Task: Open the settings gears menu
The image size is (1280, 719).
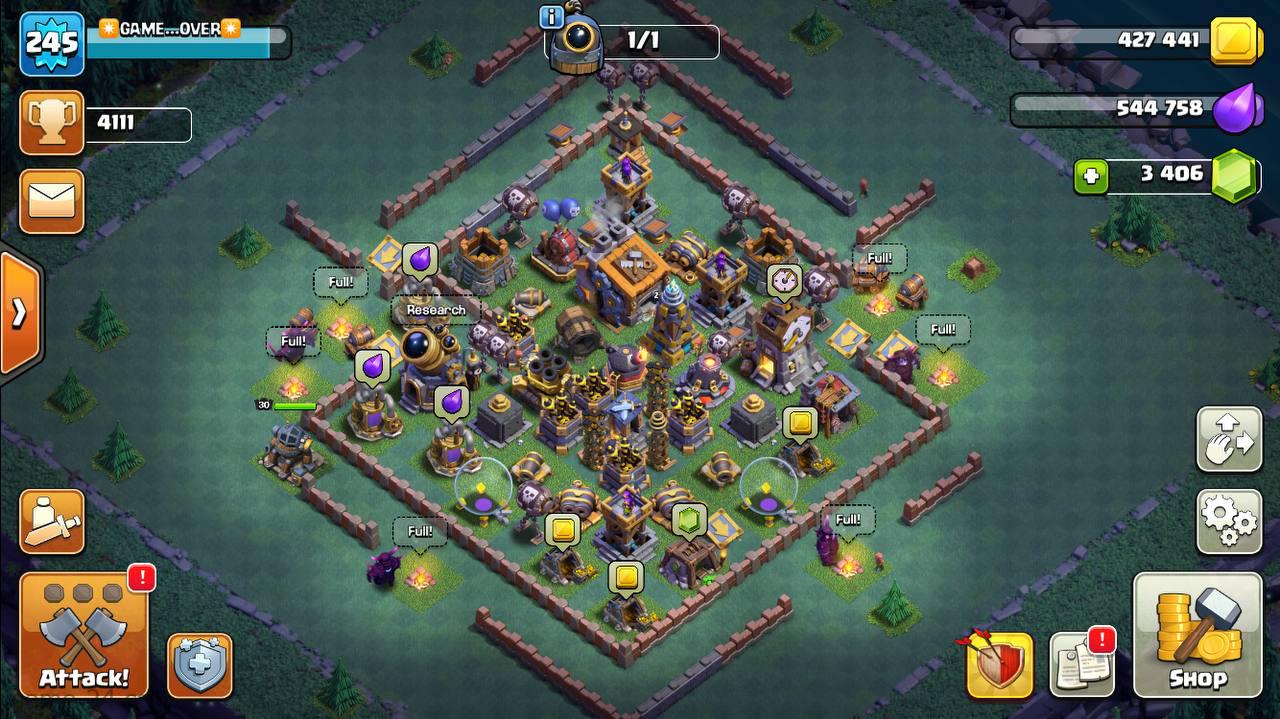Action: click(x=1228, y=521)
